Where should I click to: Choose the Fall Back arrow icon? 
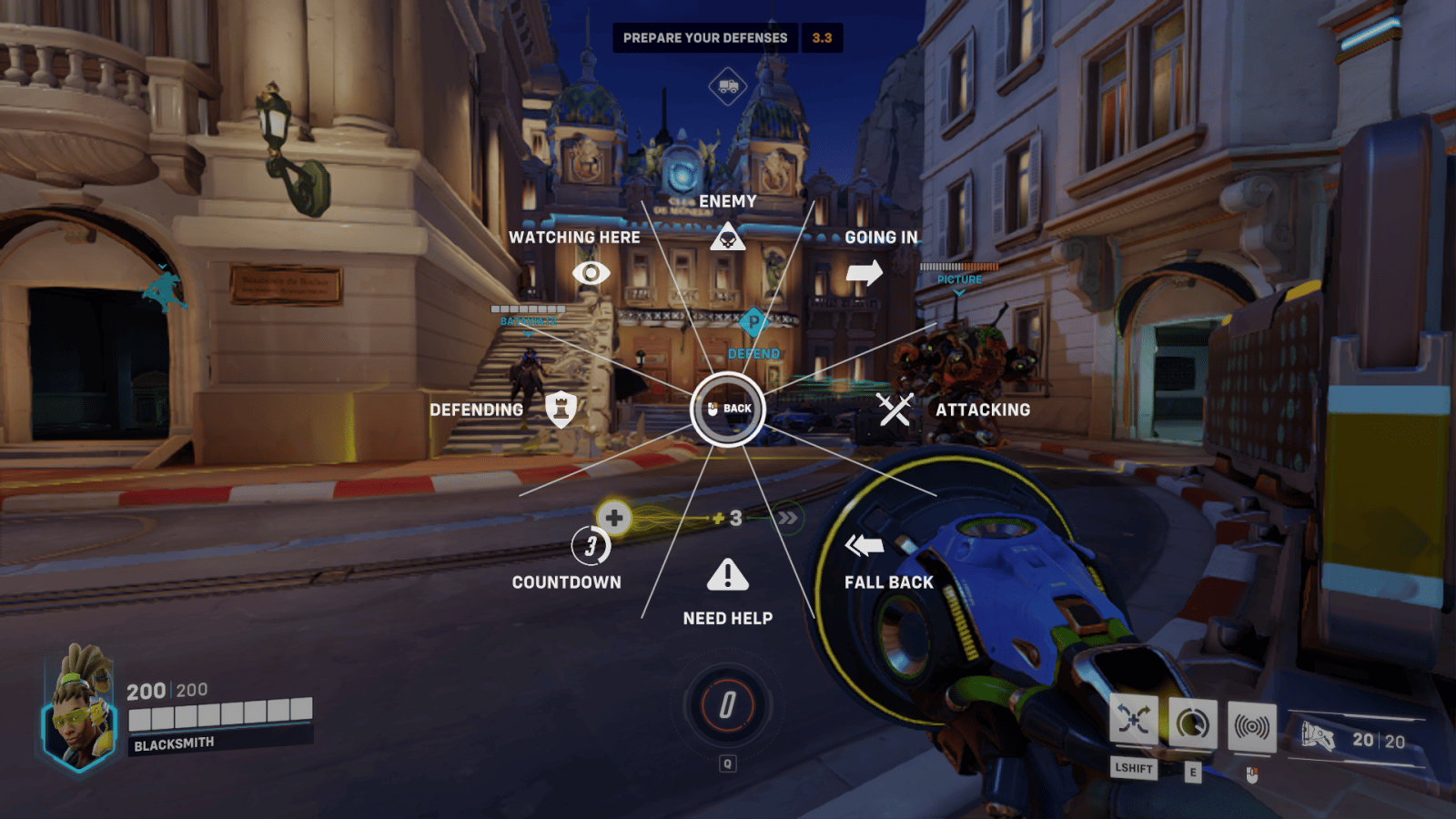click(x=866, y=545)
